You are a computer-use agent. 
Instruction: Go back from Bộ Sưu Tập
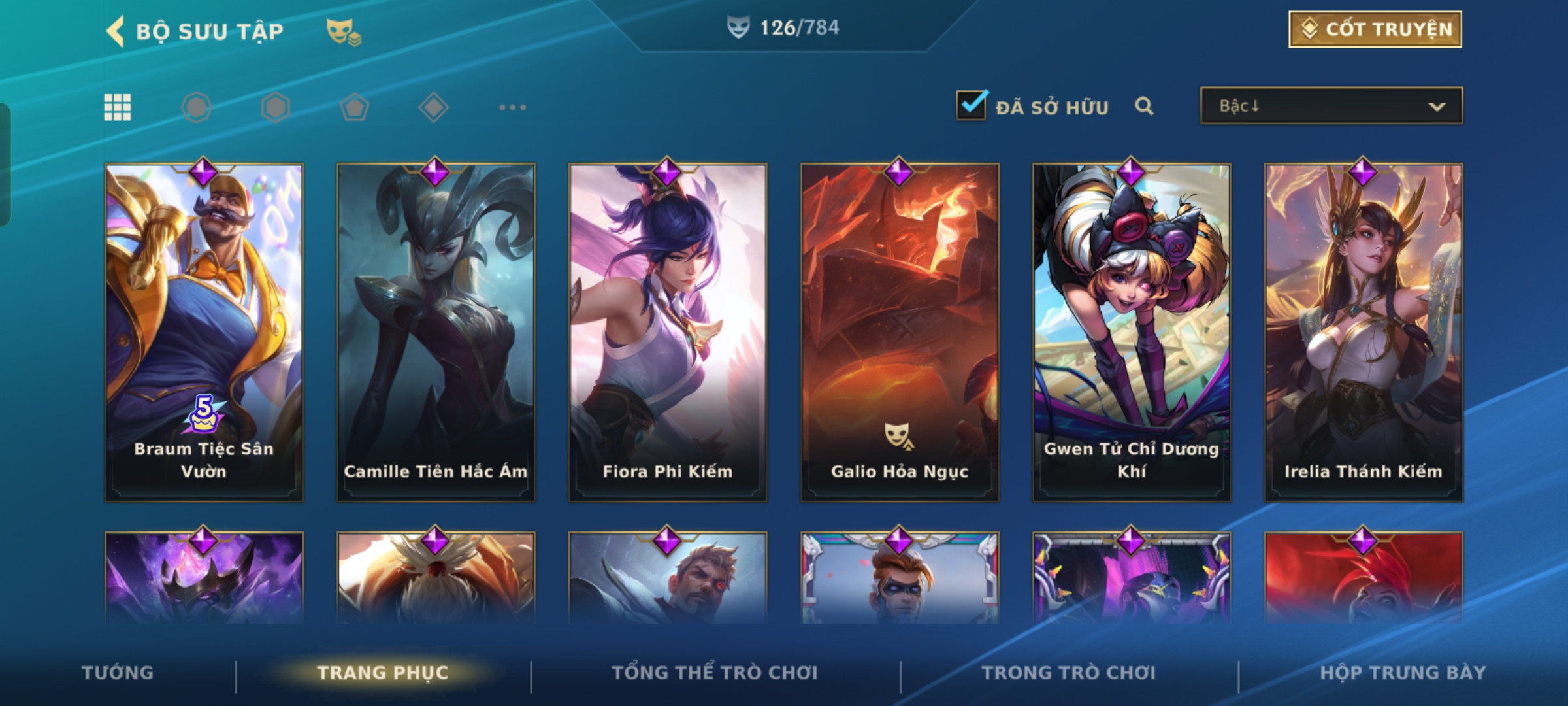[x=116, y=31]
